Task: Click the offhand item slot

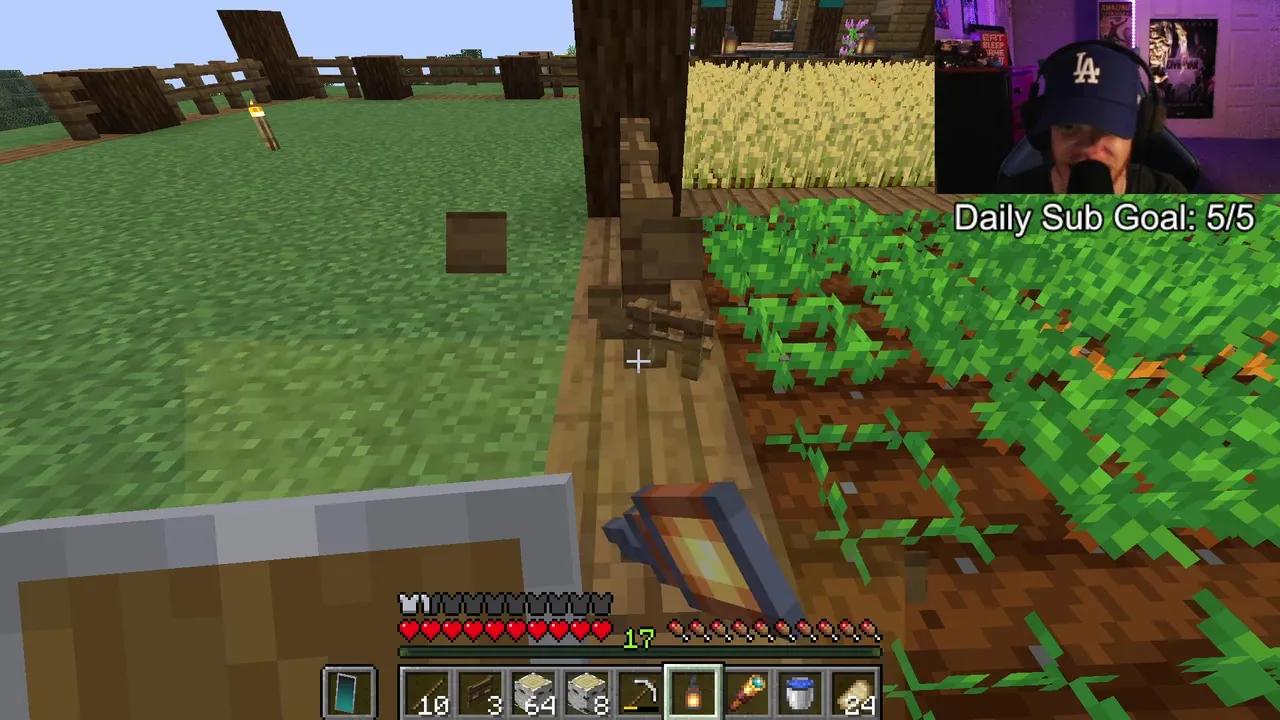Action: pos(350,690)
